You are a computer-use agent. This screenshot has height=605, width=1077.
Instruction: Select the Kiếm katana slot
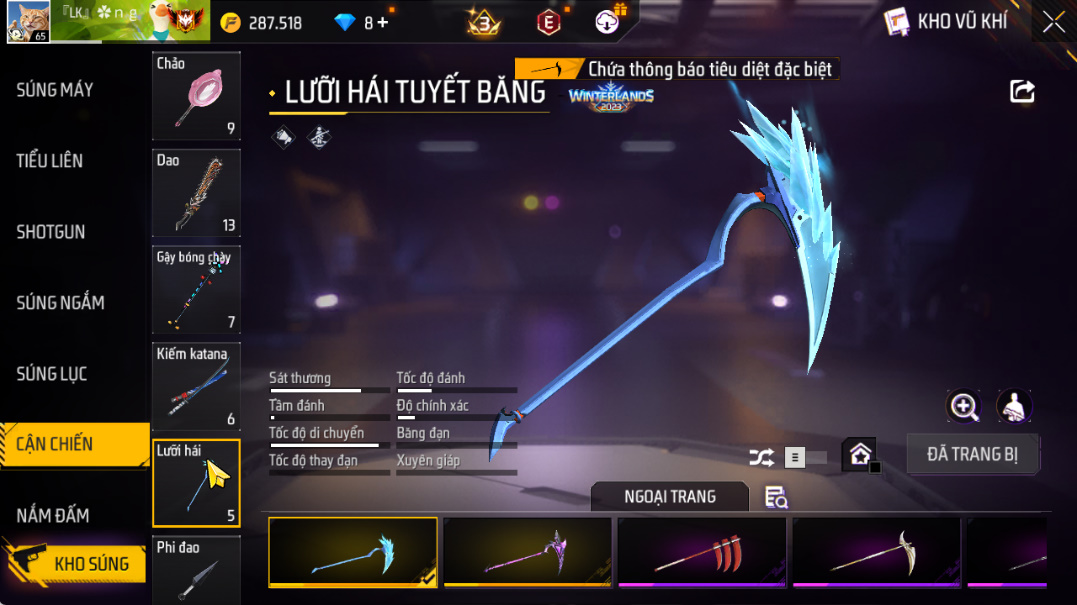(x=196, y=386)
